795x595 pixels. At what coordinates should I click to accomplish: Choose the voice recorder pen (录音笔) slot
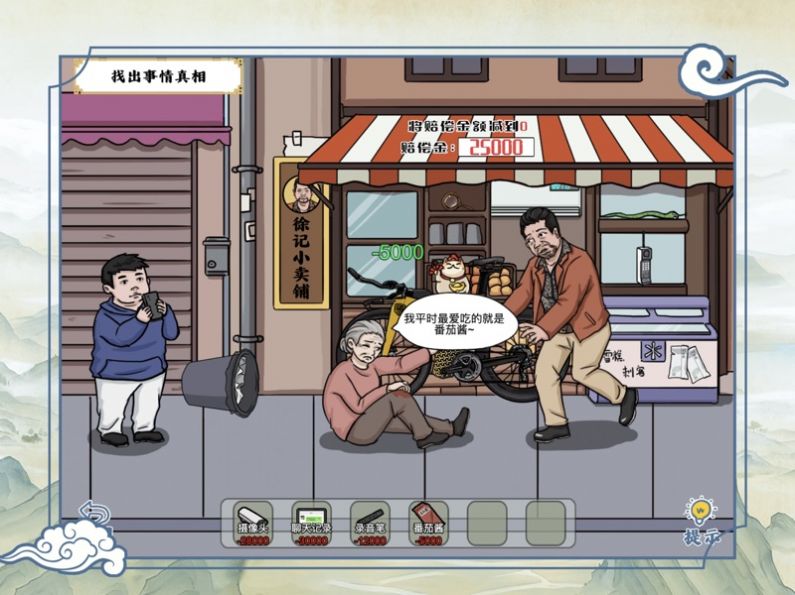(371, 522)
